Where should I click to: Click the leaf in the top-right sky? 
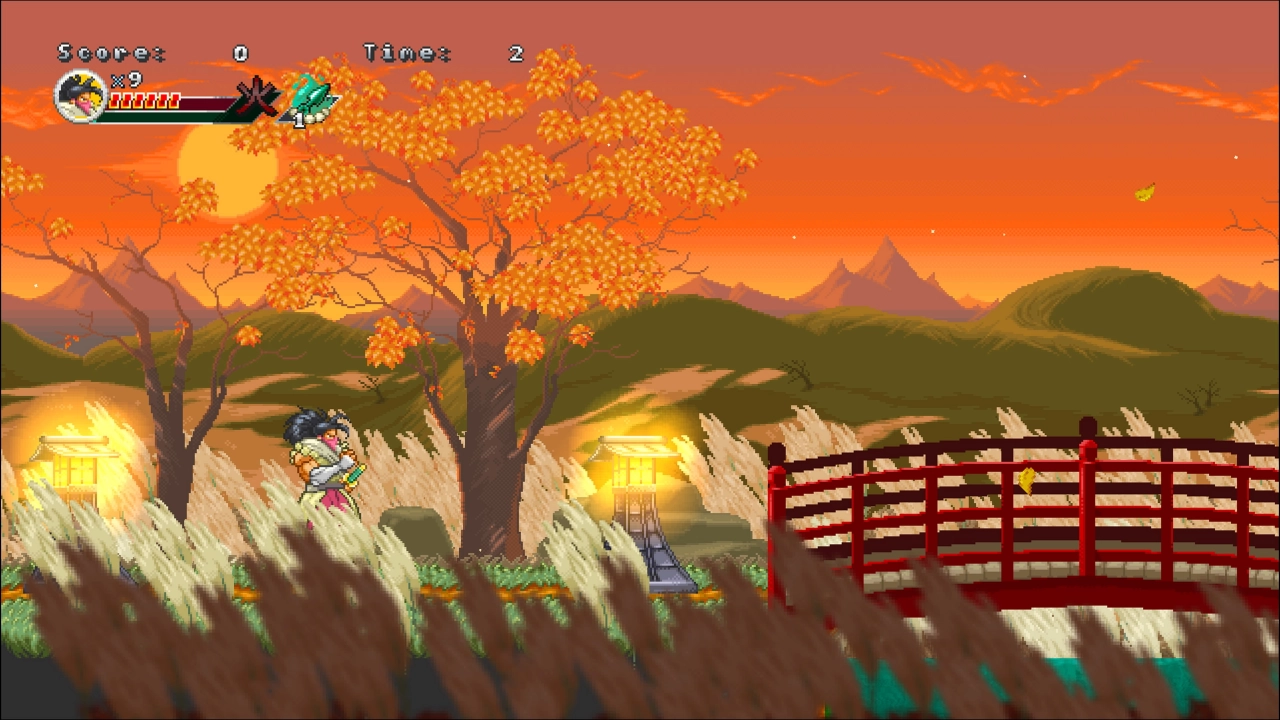click(1143, 190)
